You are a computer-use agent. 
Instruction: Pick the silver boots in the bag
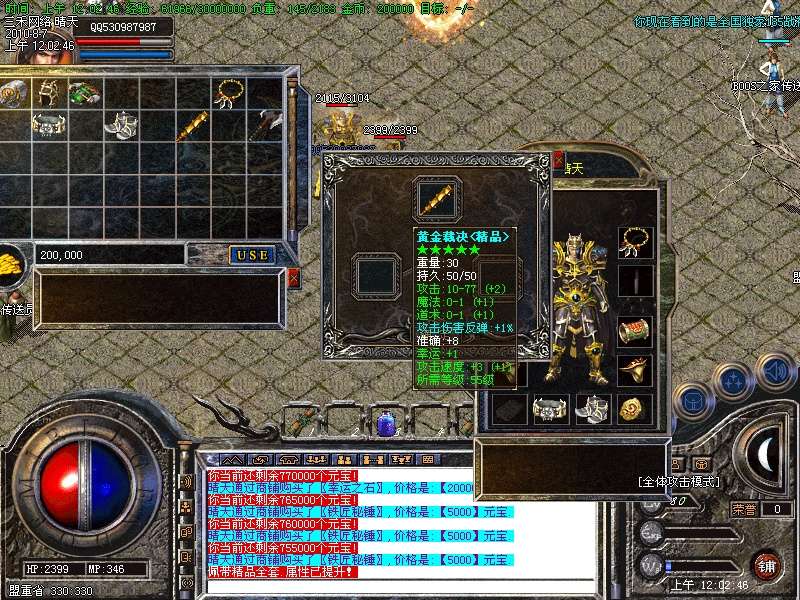click(121, 125)
